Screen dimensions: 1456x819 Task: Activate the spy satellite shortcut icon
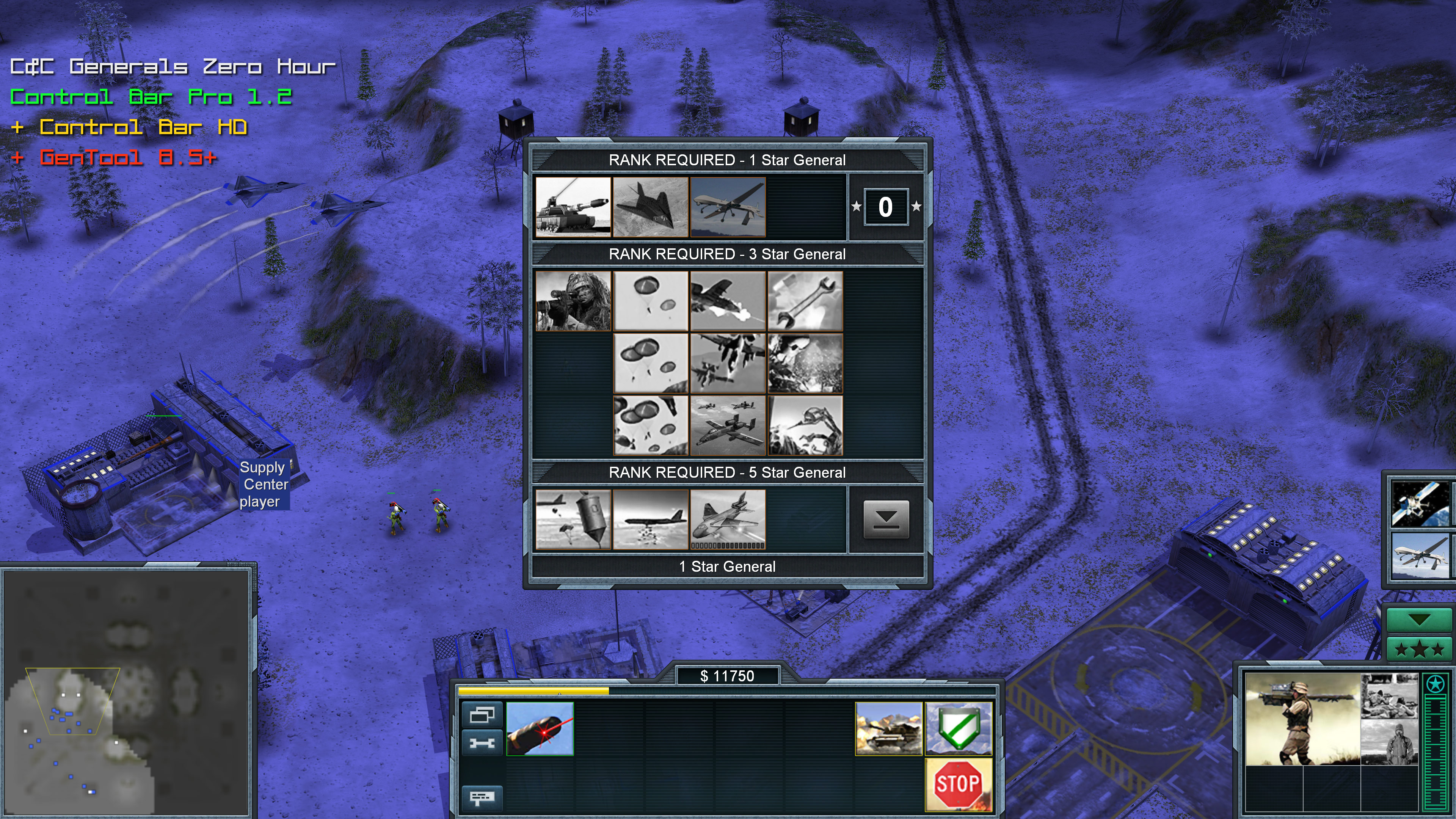[x=1421, y=503]
